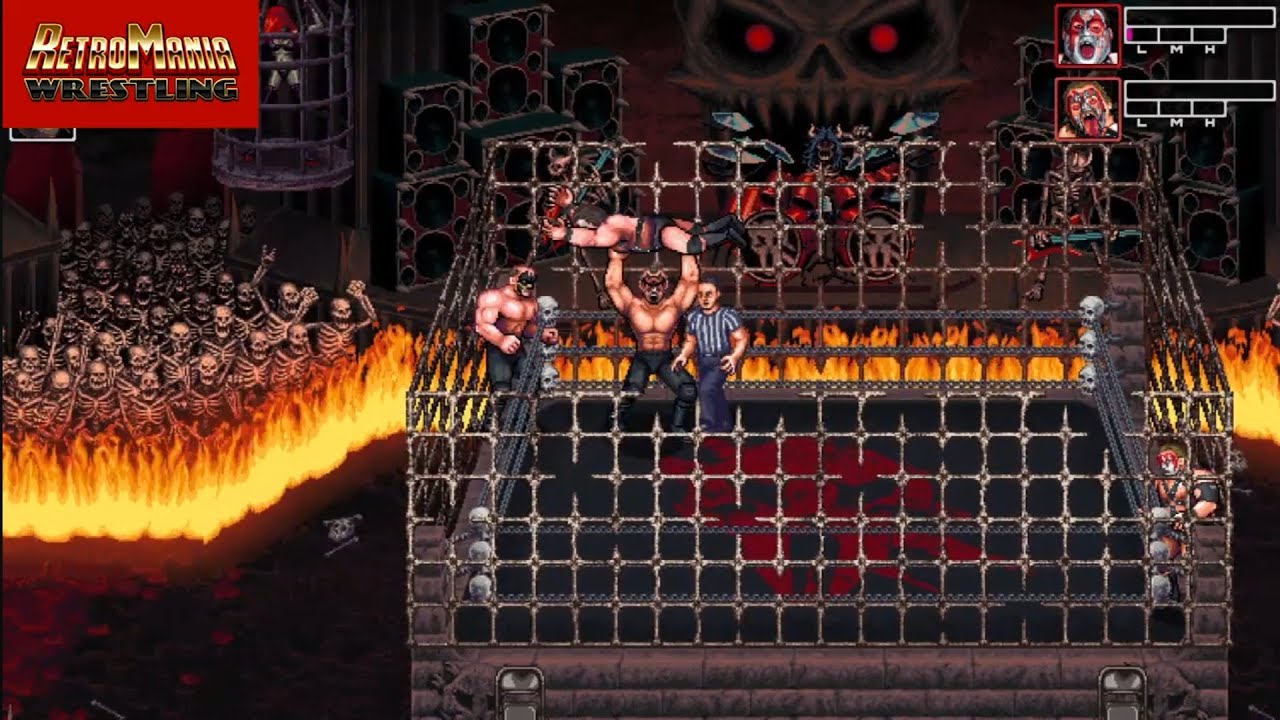The width and height of the screenshot is (1280, 720).
Task: Click the magenta fill of the momentum meter
Action: pyautogui.click(x=1130, y=34)
